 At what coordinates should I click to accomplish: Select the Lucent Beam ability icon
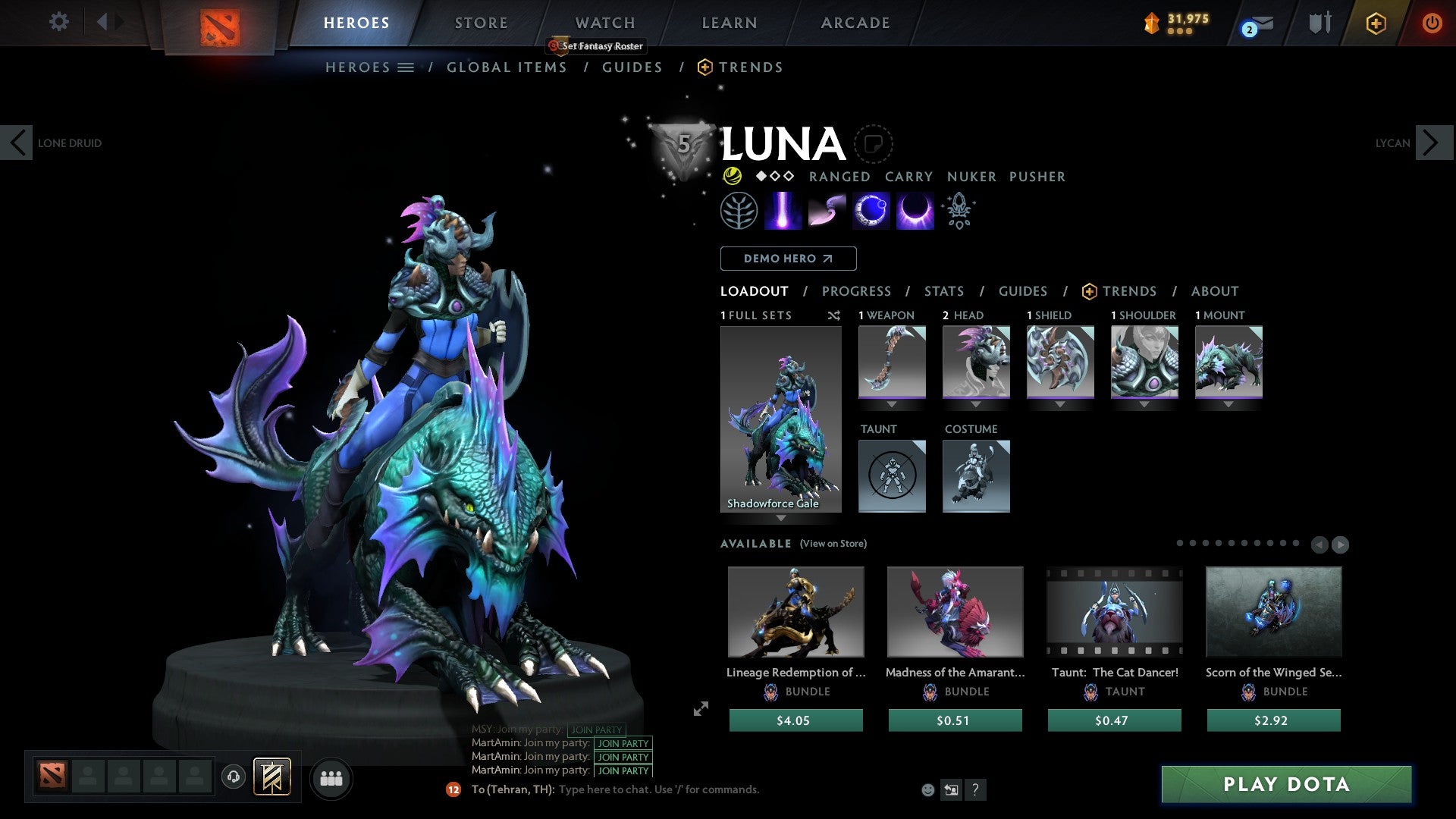[783, 210]
